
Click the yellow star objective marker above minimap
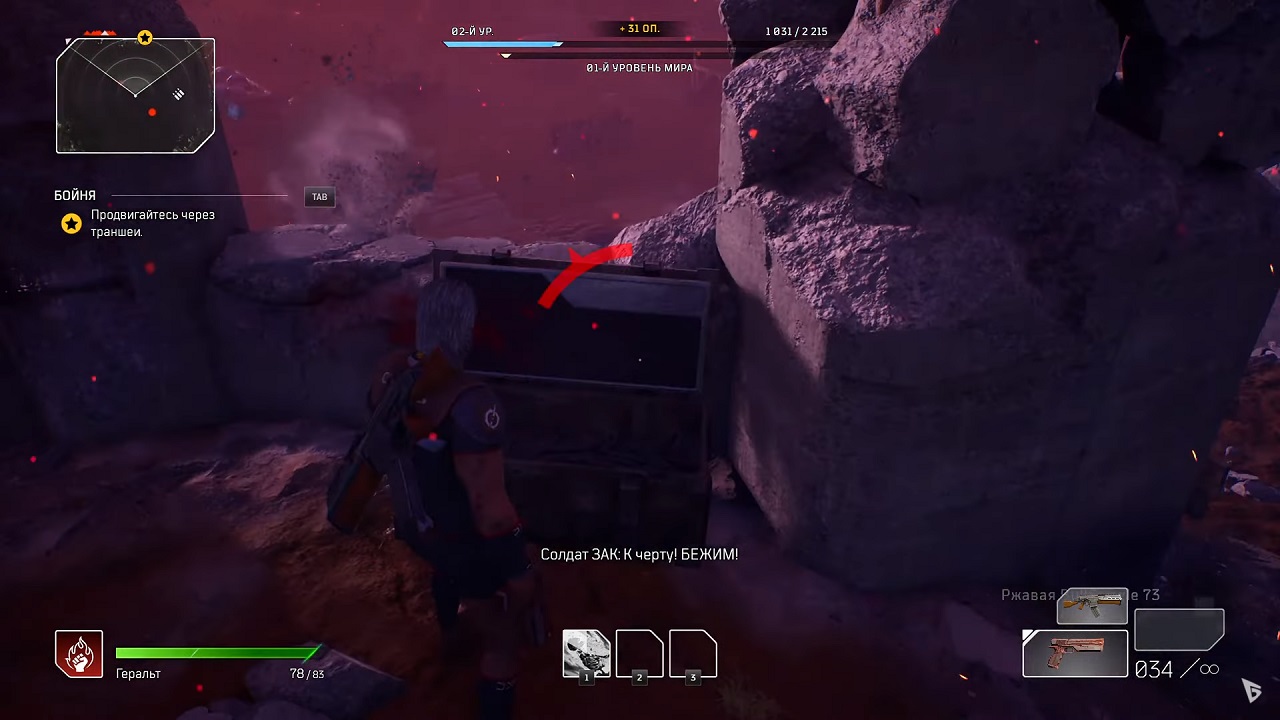[145, 38]
